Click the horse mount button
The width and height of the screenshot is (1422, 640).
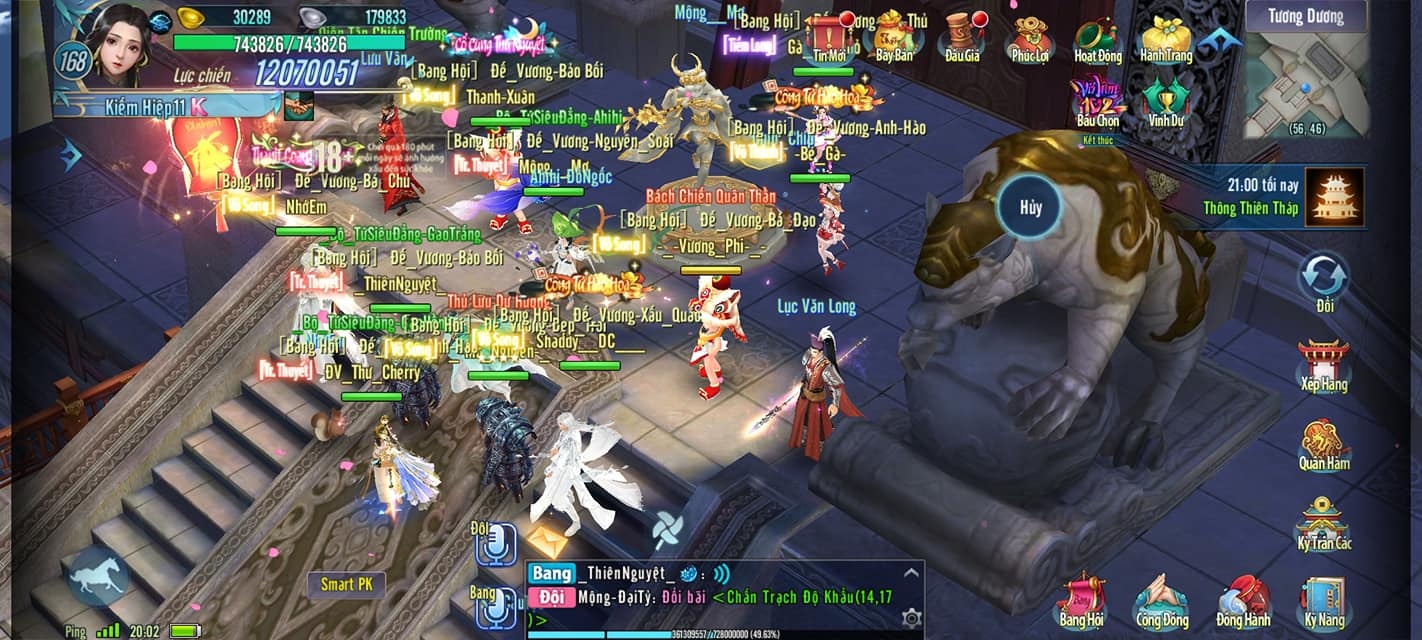coord(98,578)
